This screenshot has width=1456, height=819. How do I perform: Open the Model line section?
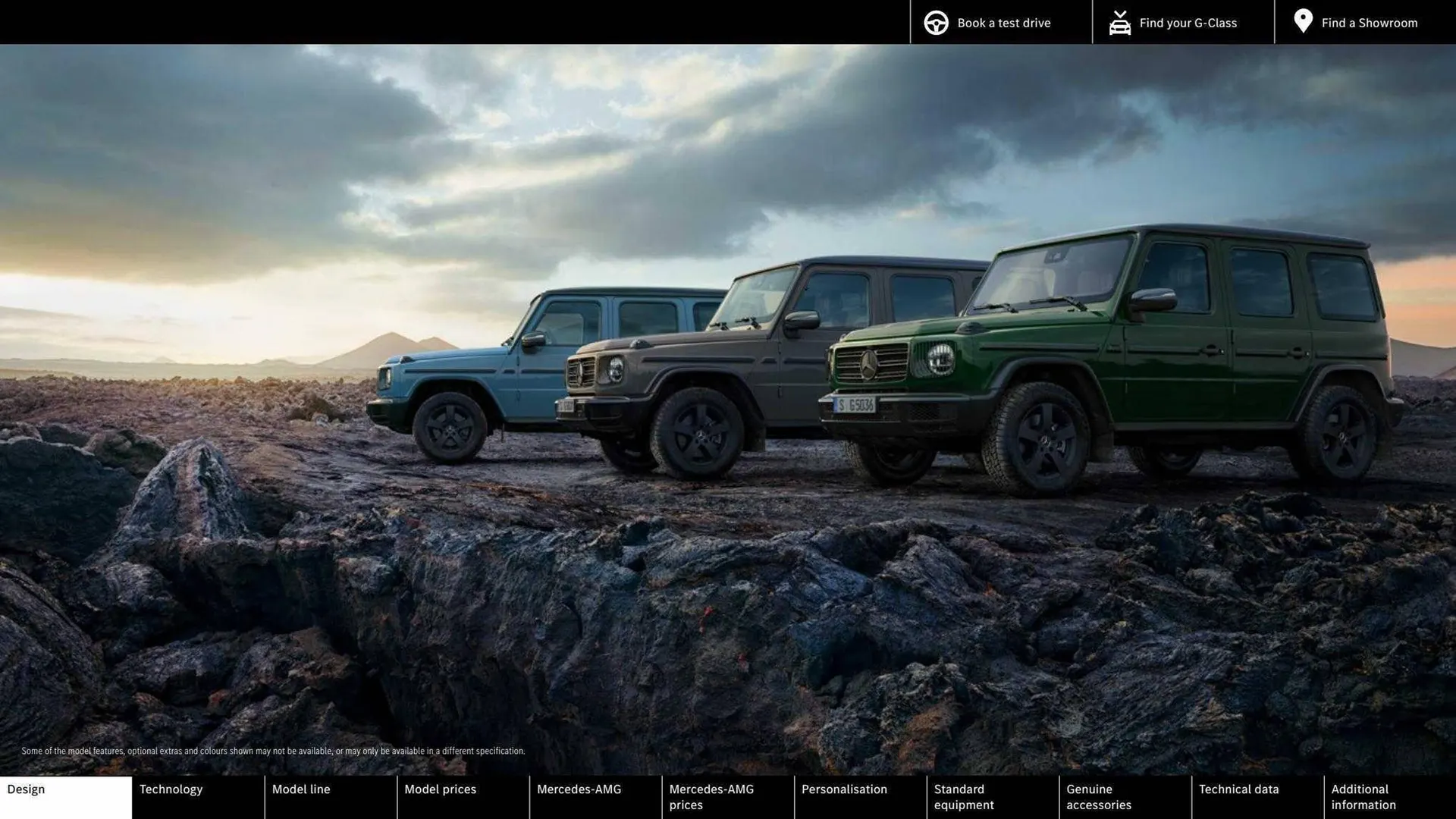tap(330, 796)
